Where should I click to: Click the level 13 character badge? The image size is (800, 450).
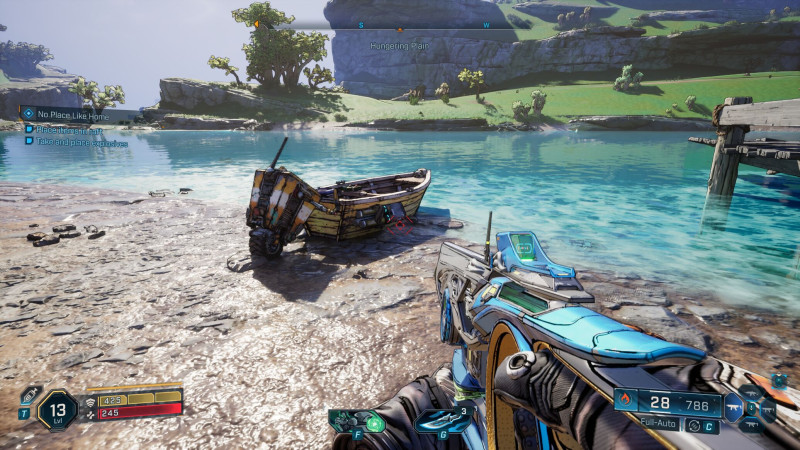pyautogui.click(x=56, y=410)
